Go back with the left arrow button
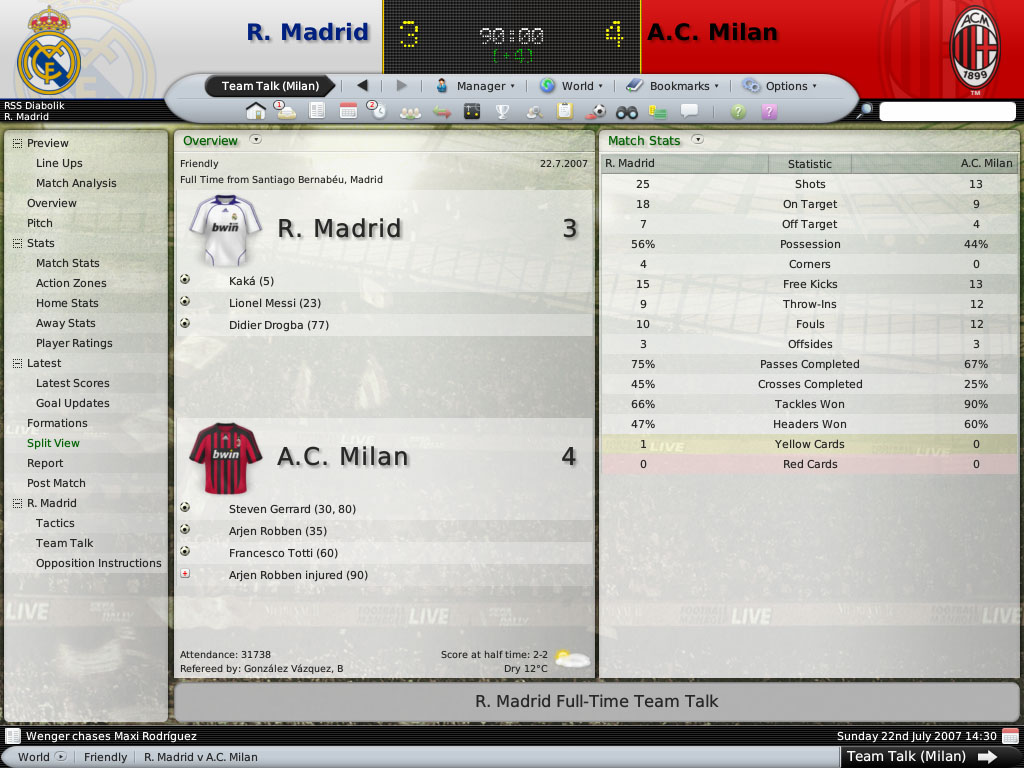This screenshot has width=1024, height=768. [x=362, y=86]
